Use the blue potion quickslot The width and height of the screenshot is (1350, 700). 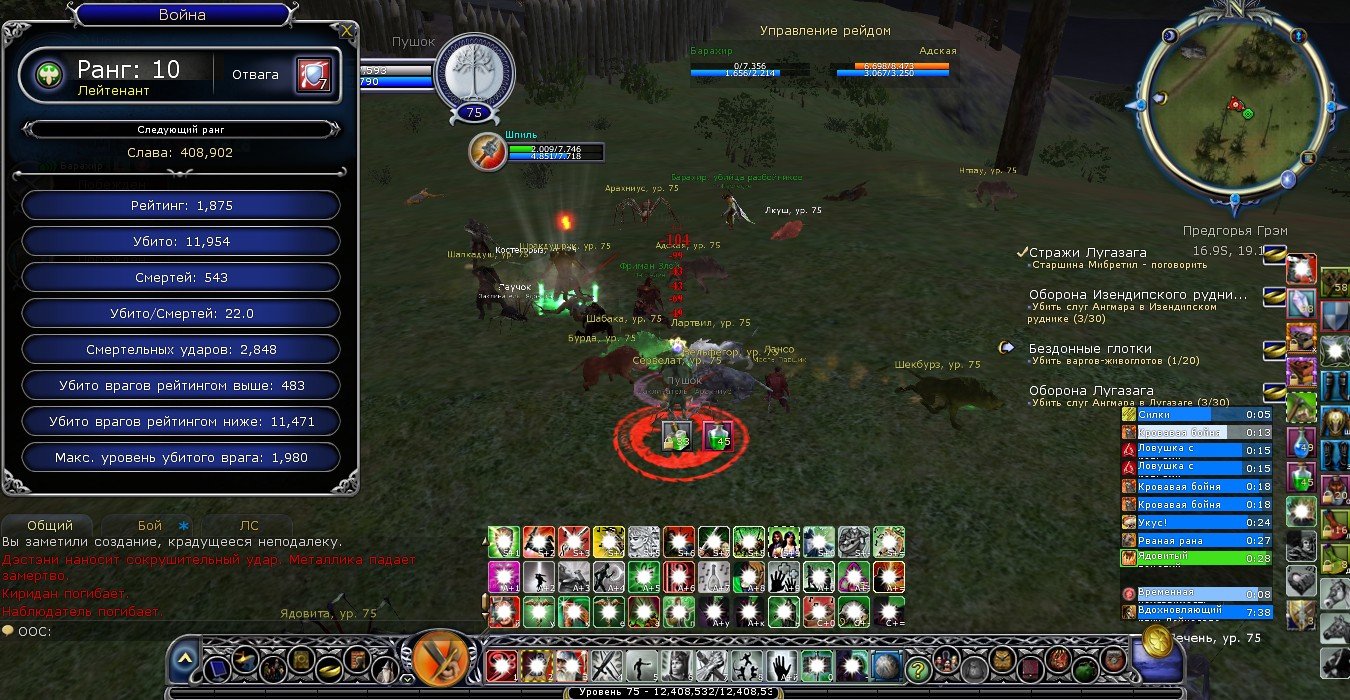(1299, 443)
